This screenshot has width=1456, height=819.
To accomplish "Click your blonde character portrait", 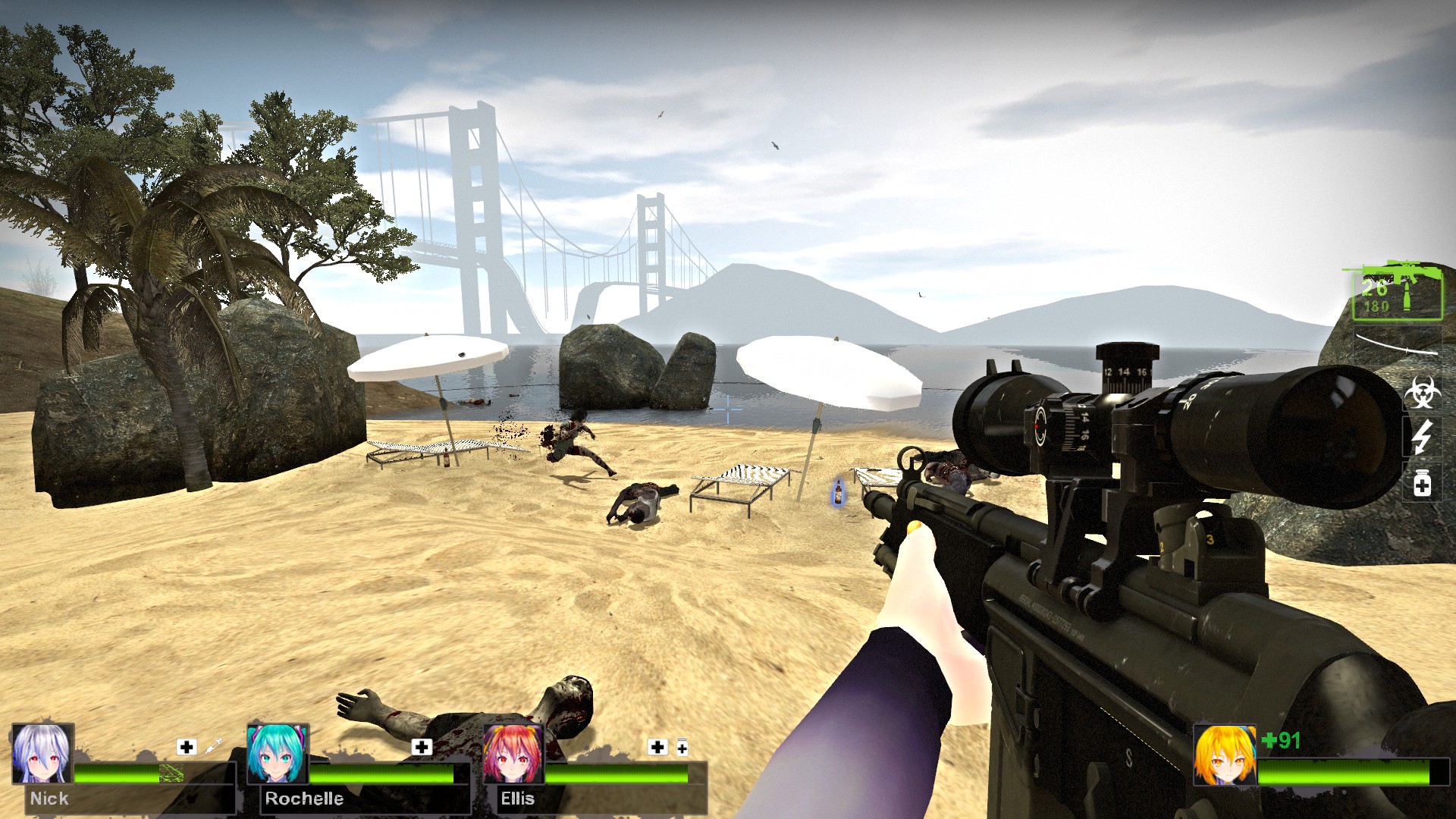I will pyautogui.click(x=1224, y=755).
